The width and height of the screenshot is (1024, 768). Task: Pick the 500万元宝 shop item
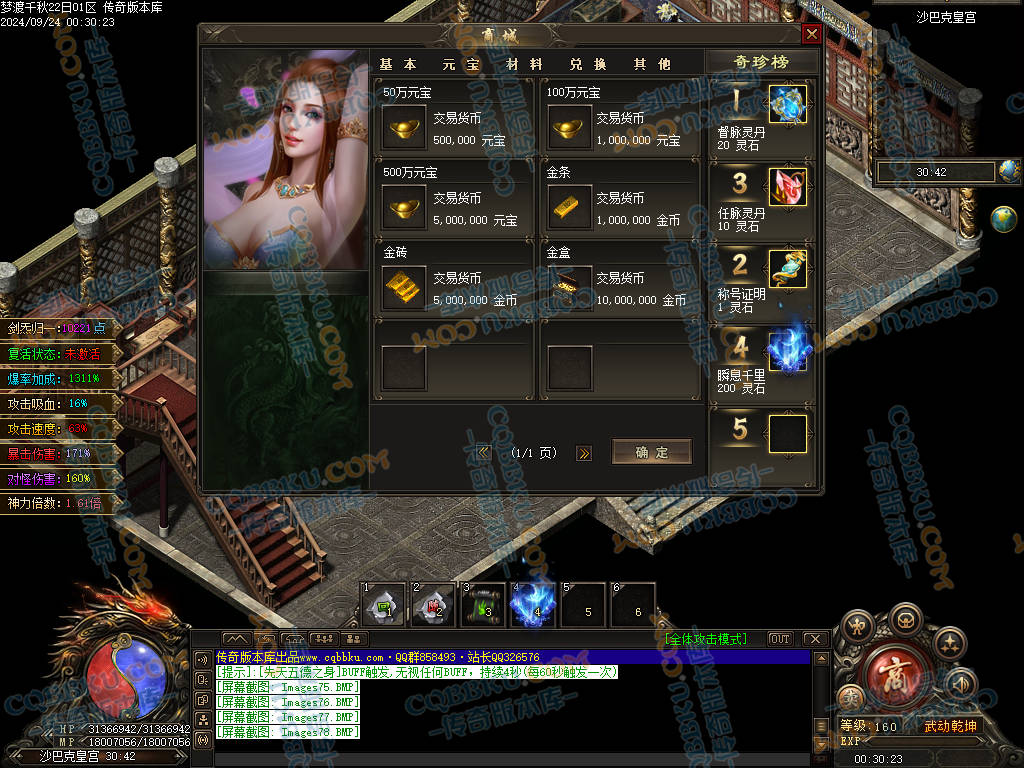(x=405, y=208)
